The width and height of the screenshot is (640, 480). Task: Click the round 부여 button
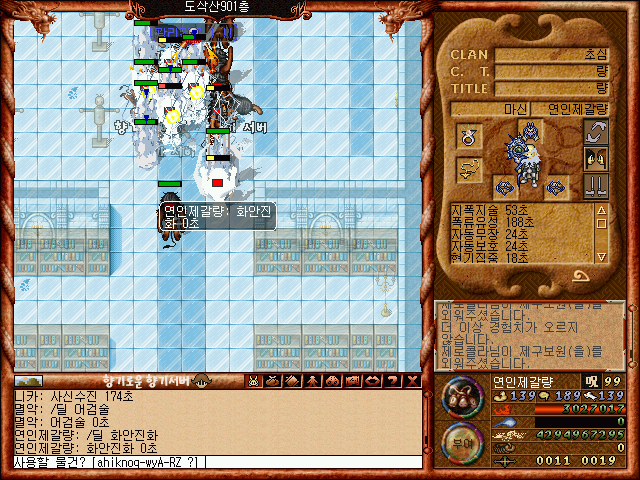click(462, 440)
